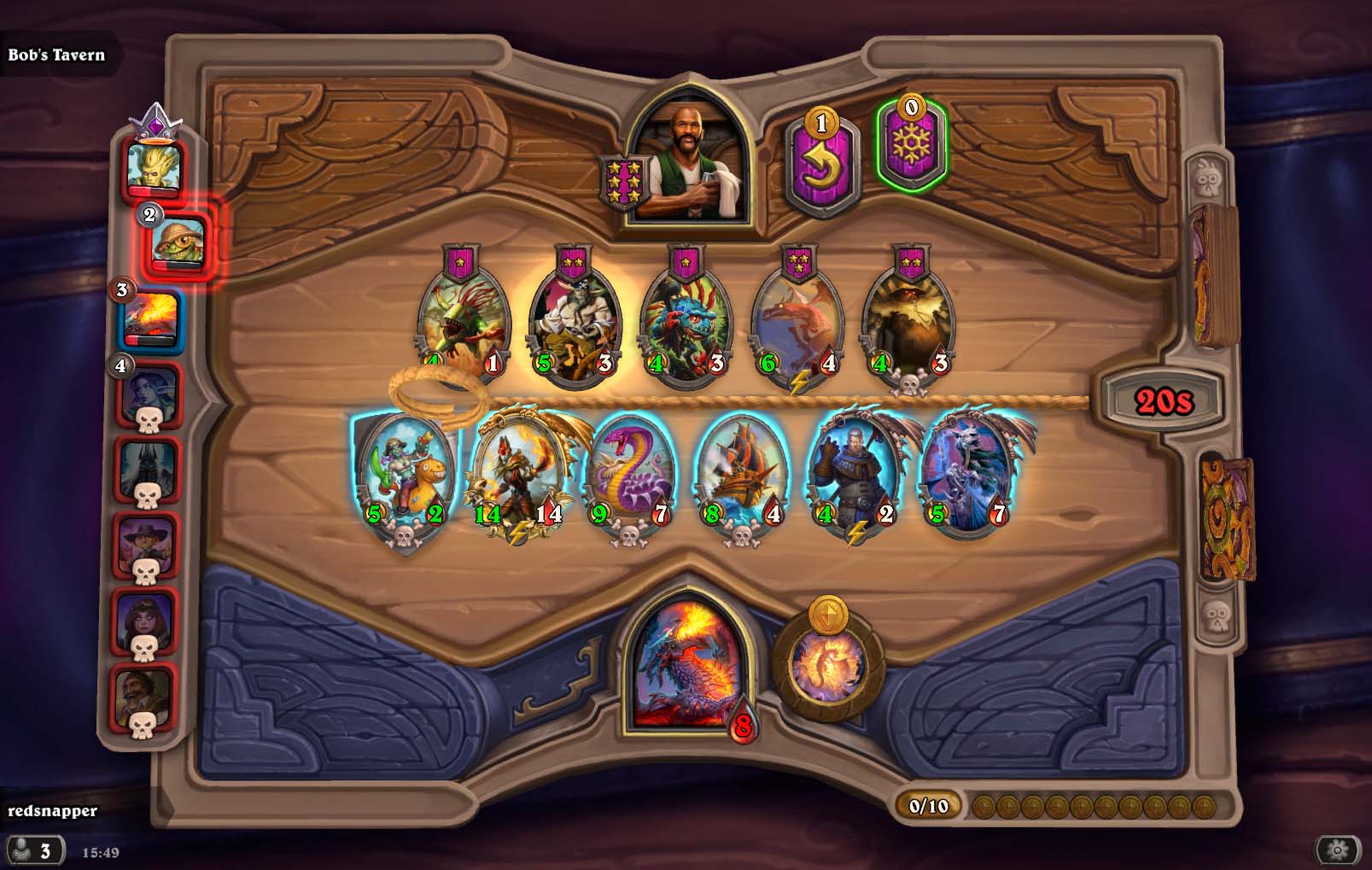
Task: Toggle the Freeze snowflake button
Action: click(911, 145)
